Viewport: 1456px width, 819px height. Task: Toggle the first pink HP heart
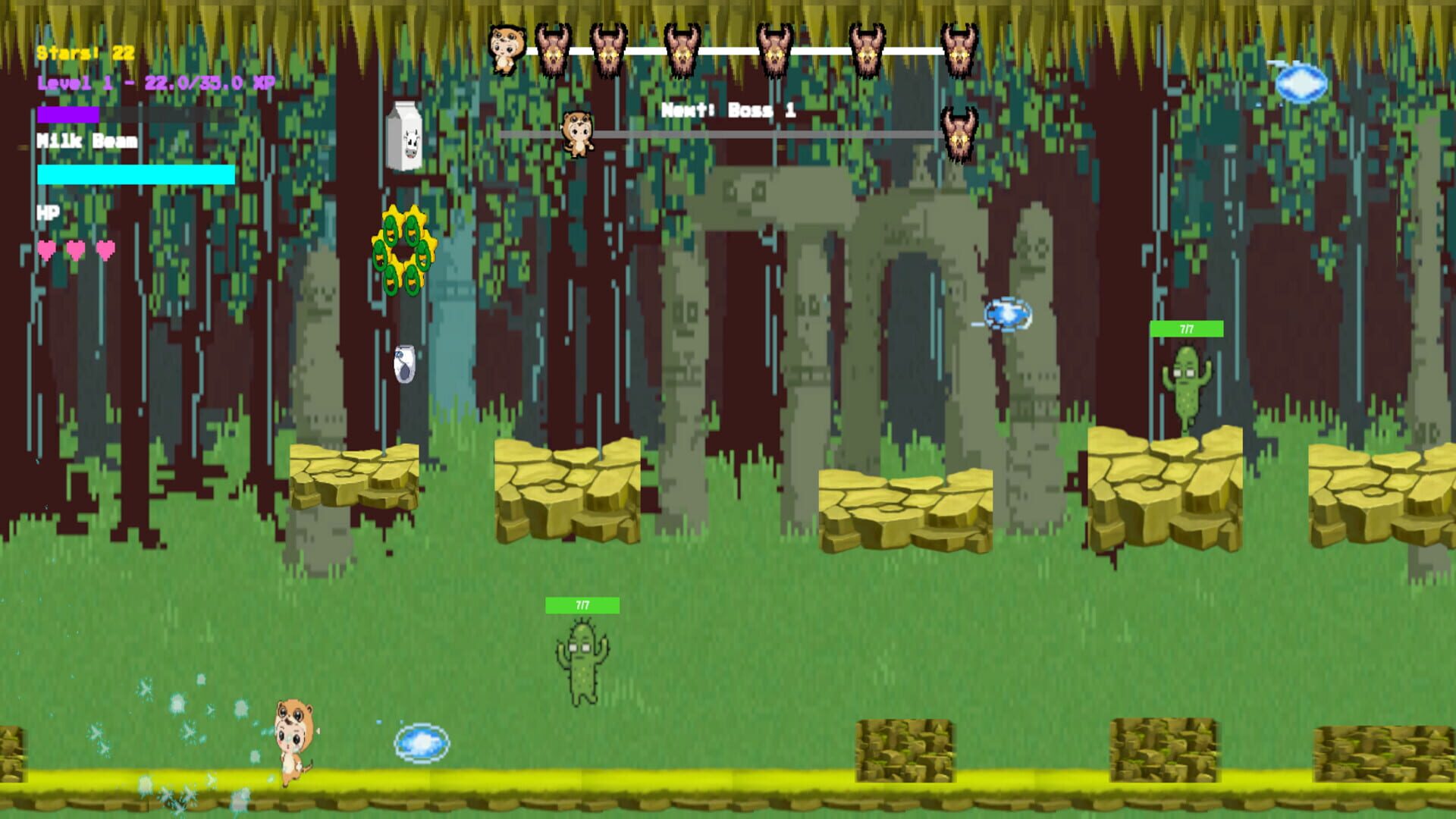point(45,248)
